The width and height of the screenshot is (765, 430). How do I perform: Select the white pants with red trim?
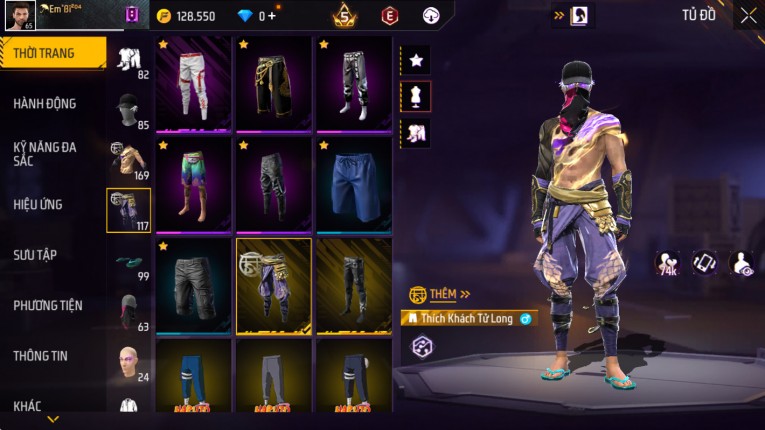[194, 84]
